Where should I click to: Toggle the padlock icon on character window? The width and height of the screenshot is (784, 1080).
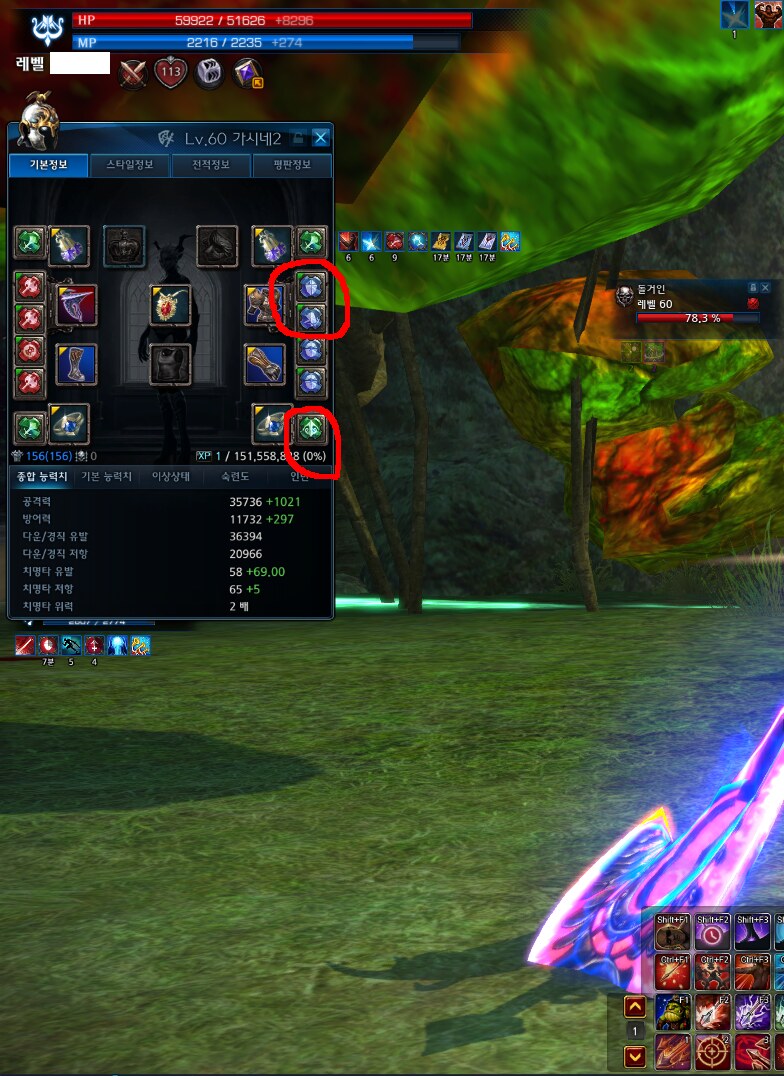coord(299,138)
